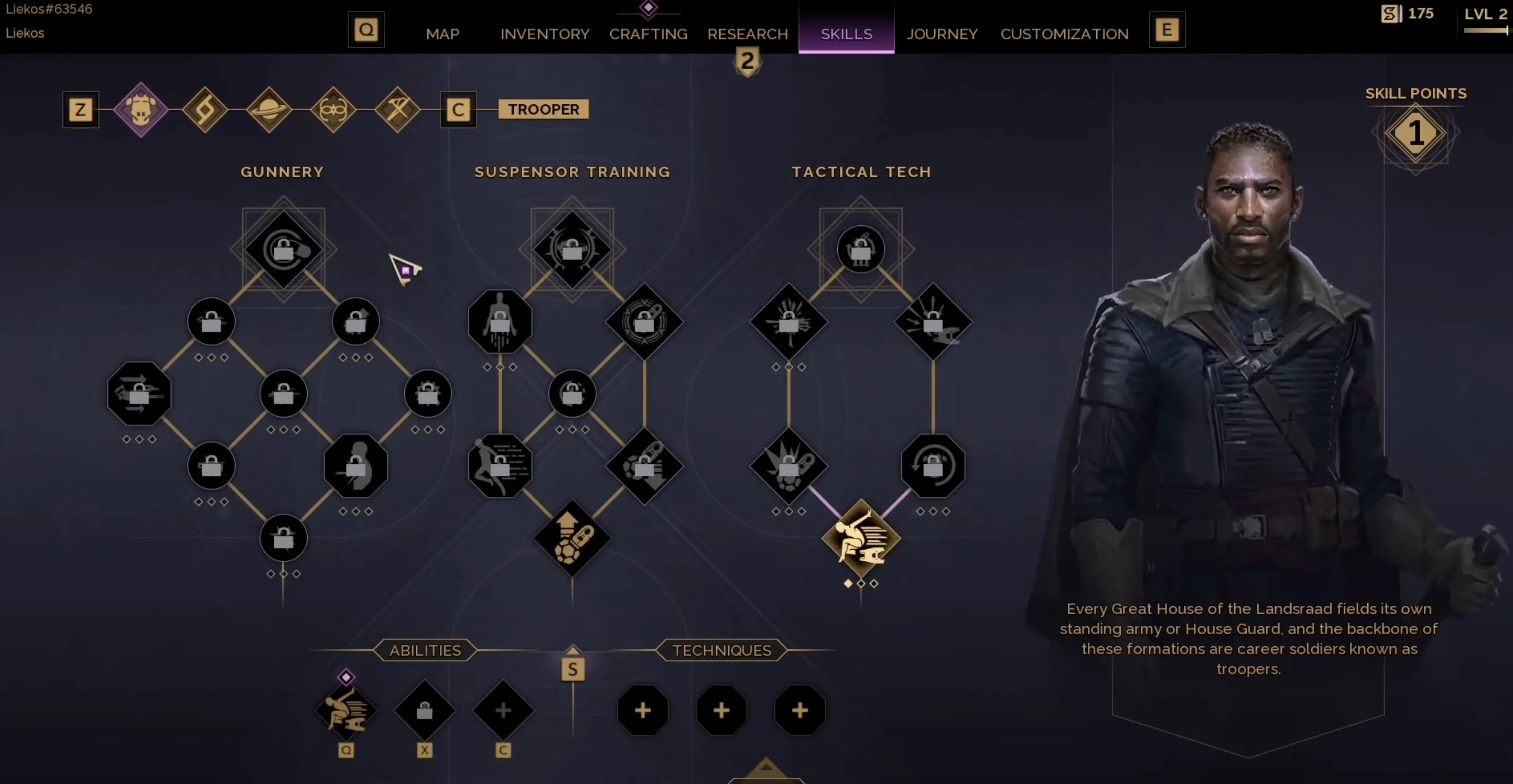1513x784 pixels.
Task: Select the unlocked dash skill in Tactical Tech
Action: (x=861, y=537)
